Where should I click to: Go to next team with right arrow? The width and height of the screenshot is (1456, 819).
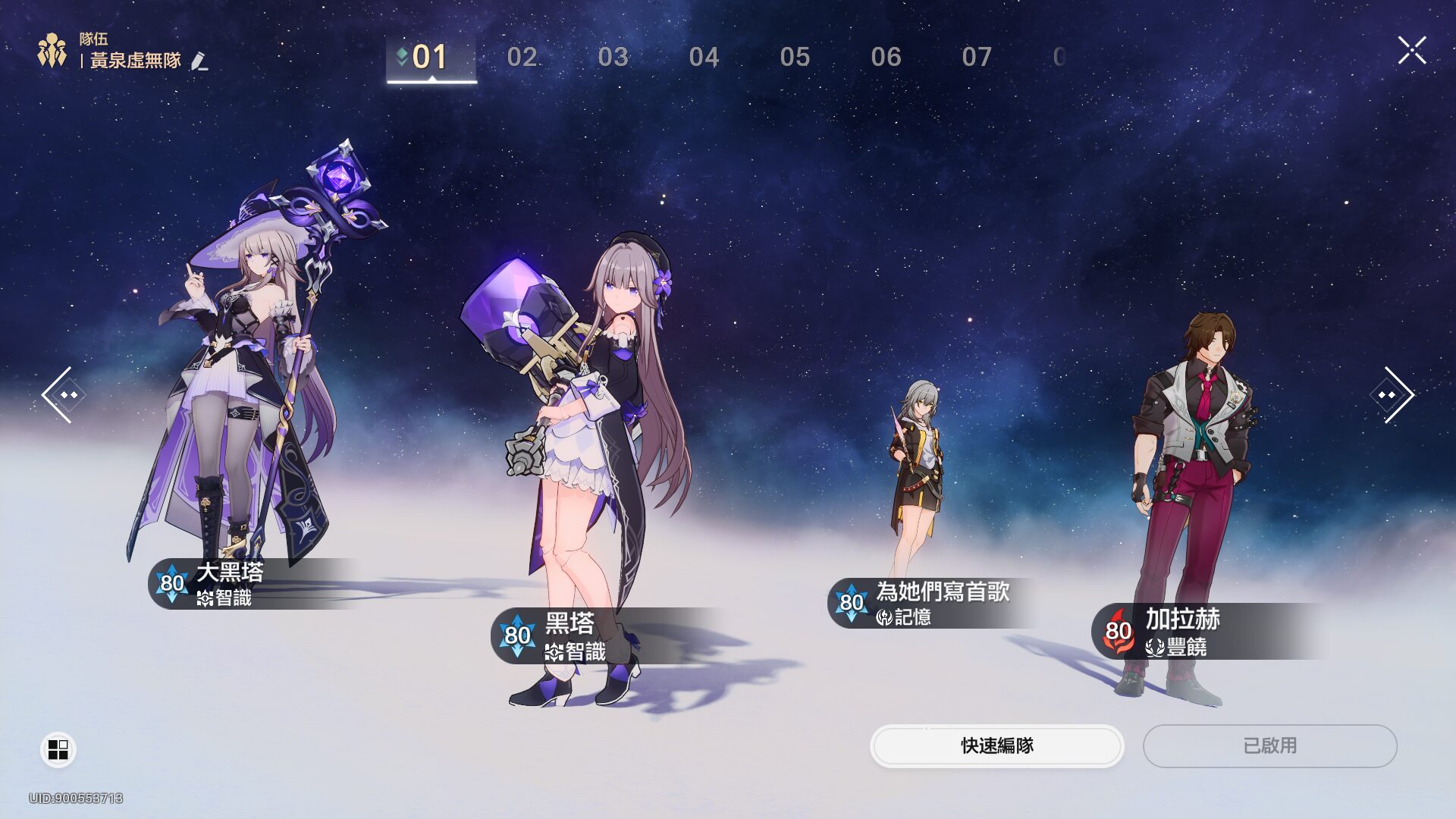pos(1394,394)
